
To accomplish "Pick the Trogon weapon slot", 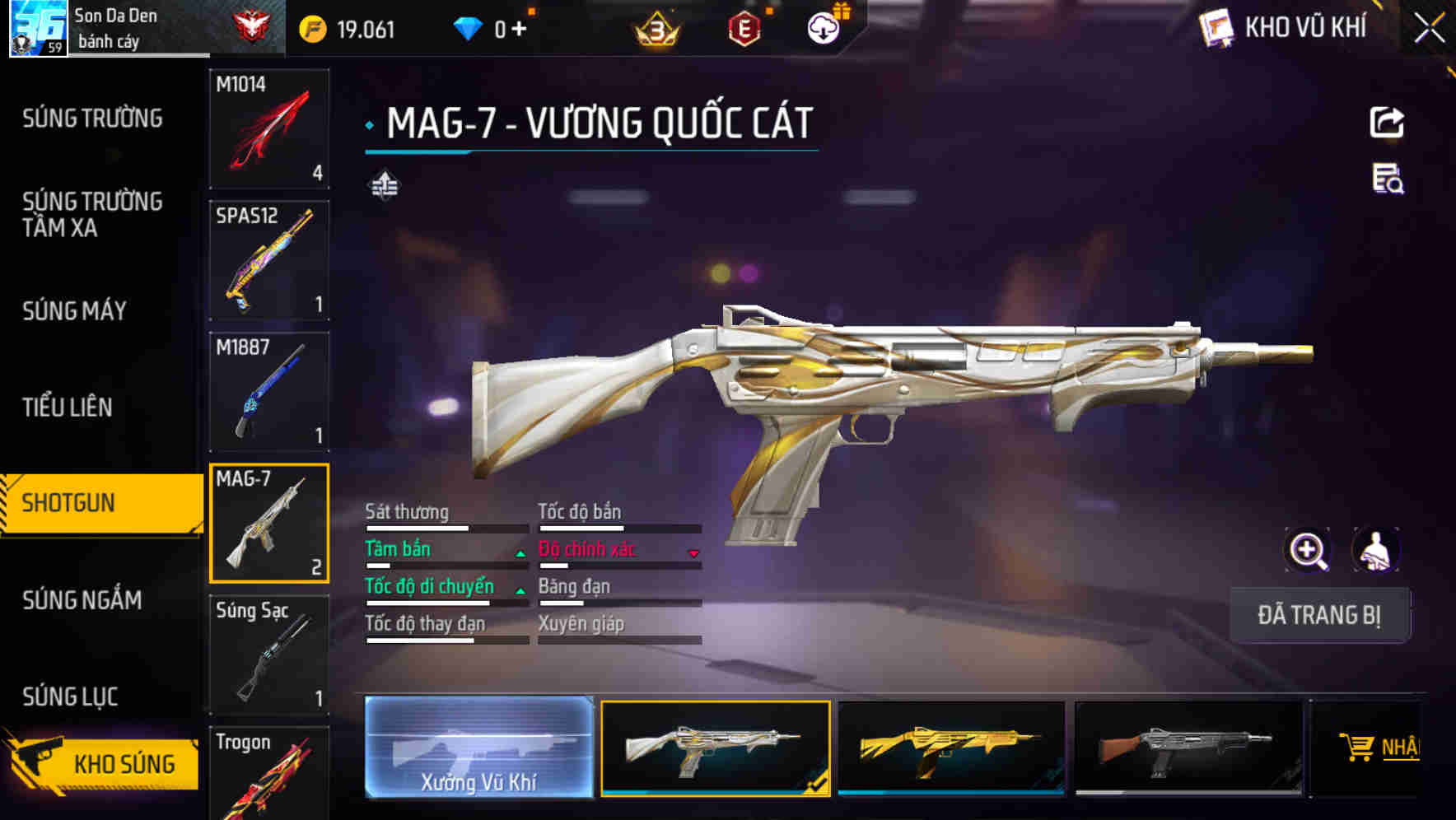I will (x=269, y=774).
